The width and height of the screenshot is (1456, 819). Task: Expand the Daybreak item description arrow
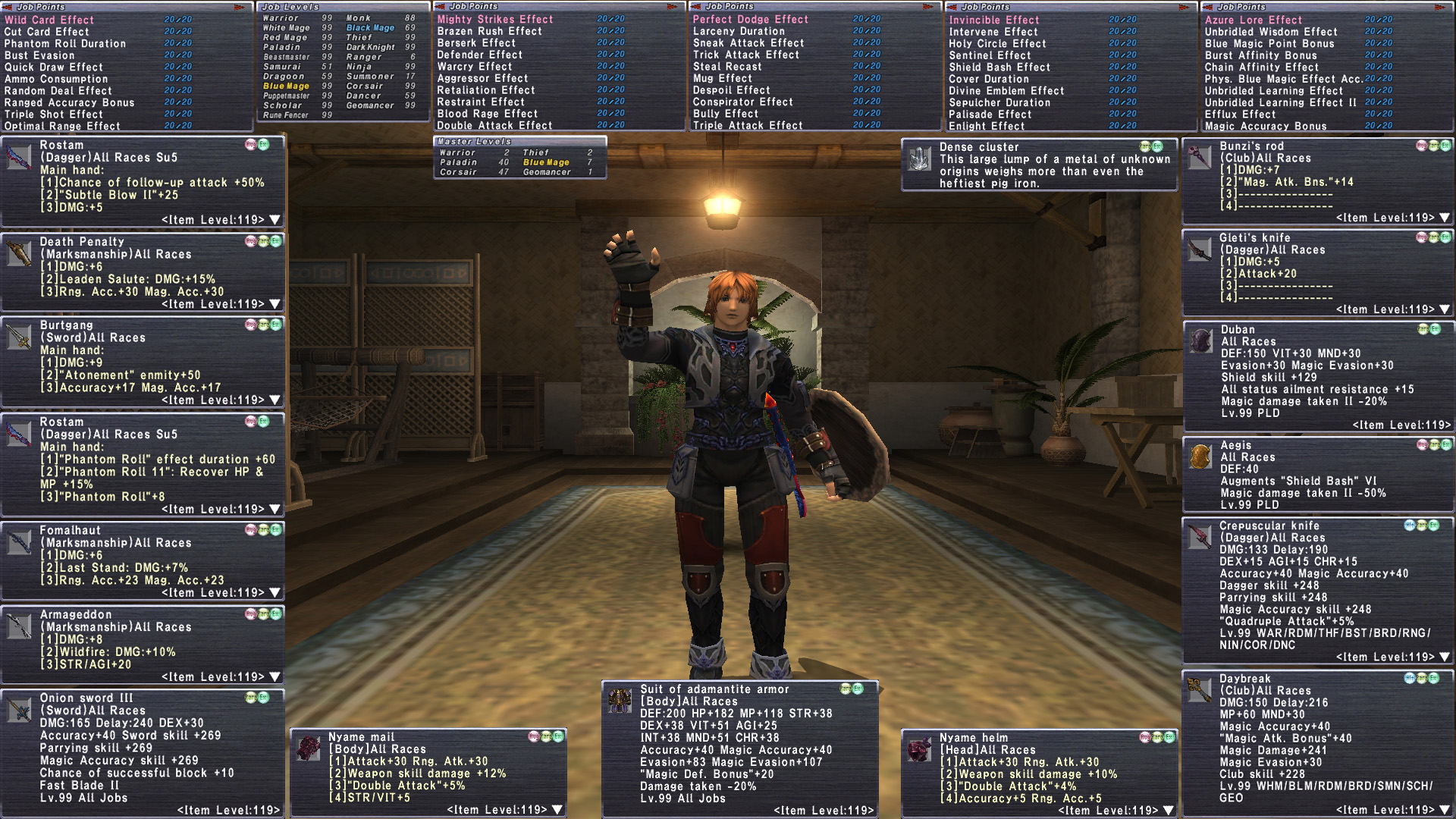(1445, 810)
